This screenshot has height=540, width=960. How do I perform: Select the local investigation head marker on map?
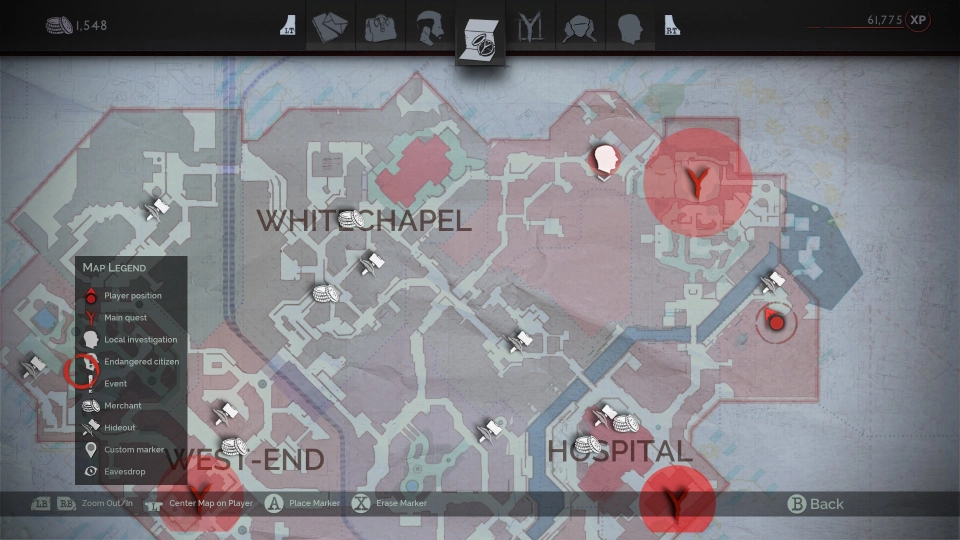603,161
